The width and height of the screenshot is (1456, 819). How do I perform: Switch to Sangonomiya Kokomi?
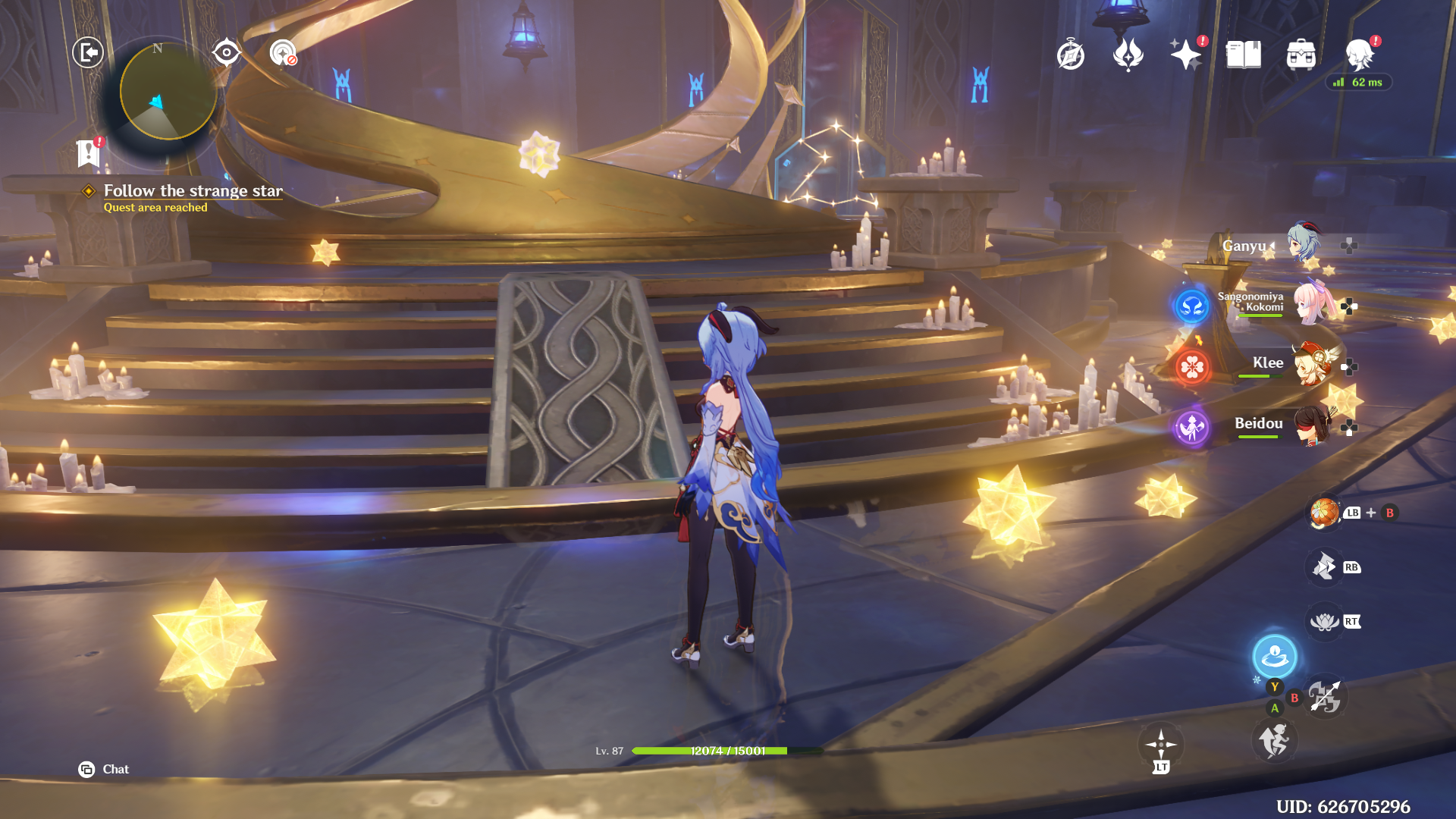coord(1313,303)
